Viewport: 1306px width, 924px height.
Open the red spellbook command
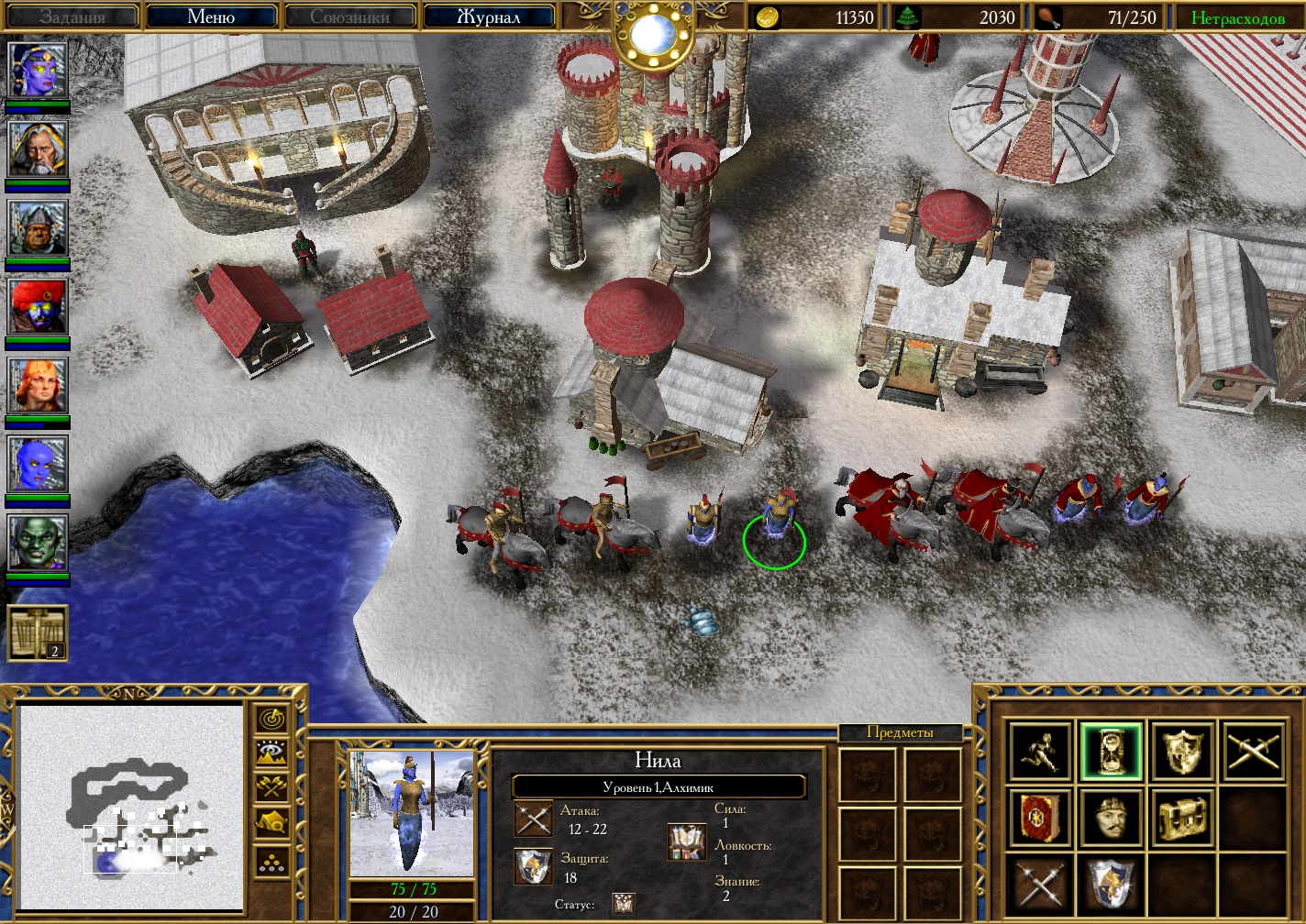coord(1040,817)
